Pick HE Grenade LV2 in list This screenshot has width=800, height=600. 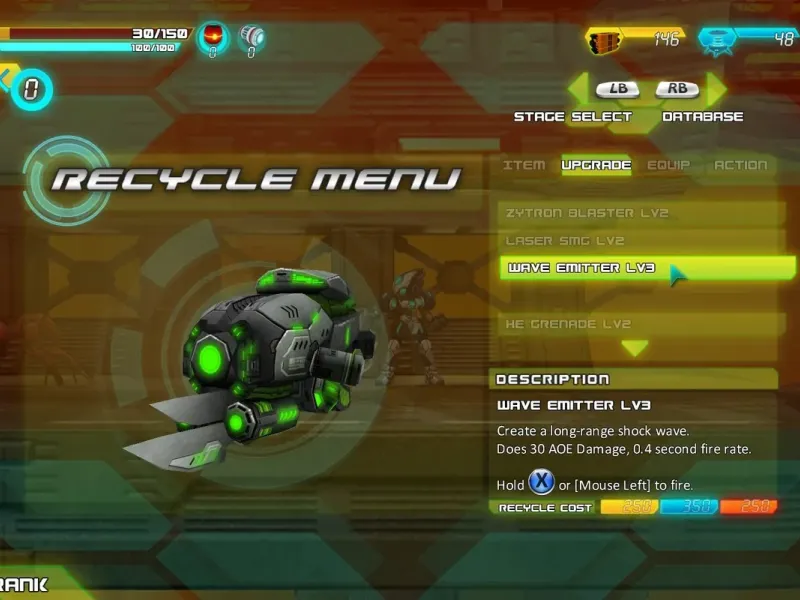tap(640, 324)
